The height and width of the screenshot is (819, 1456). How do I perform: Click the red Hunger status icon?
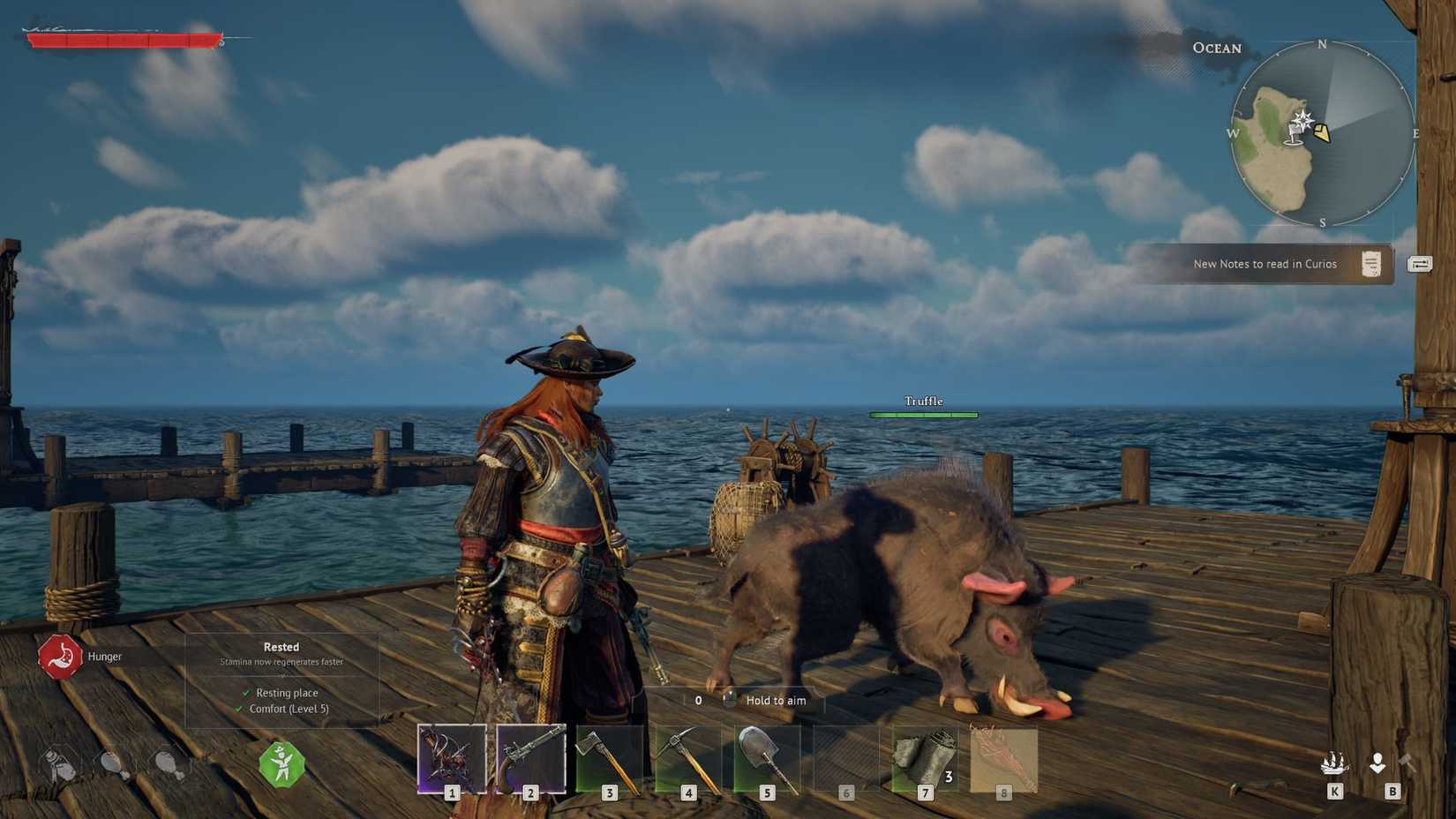tap(59, 657)
